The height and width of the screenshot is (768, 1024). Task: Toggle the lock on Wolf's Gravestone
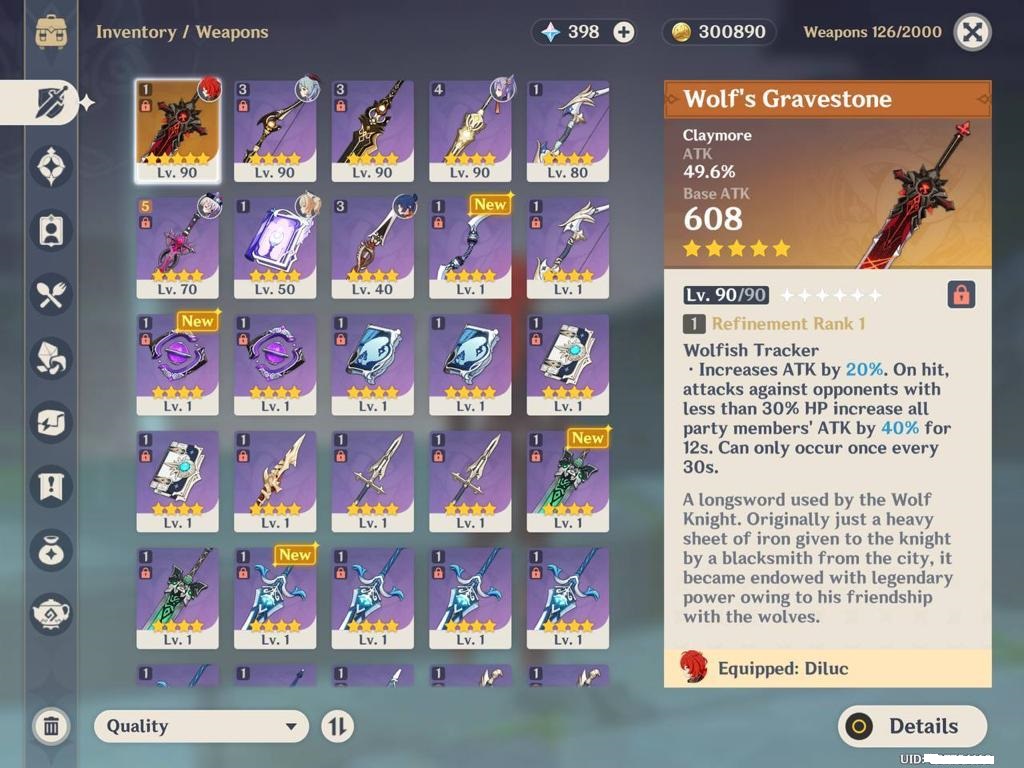[960, 295]
